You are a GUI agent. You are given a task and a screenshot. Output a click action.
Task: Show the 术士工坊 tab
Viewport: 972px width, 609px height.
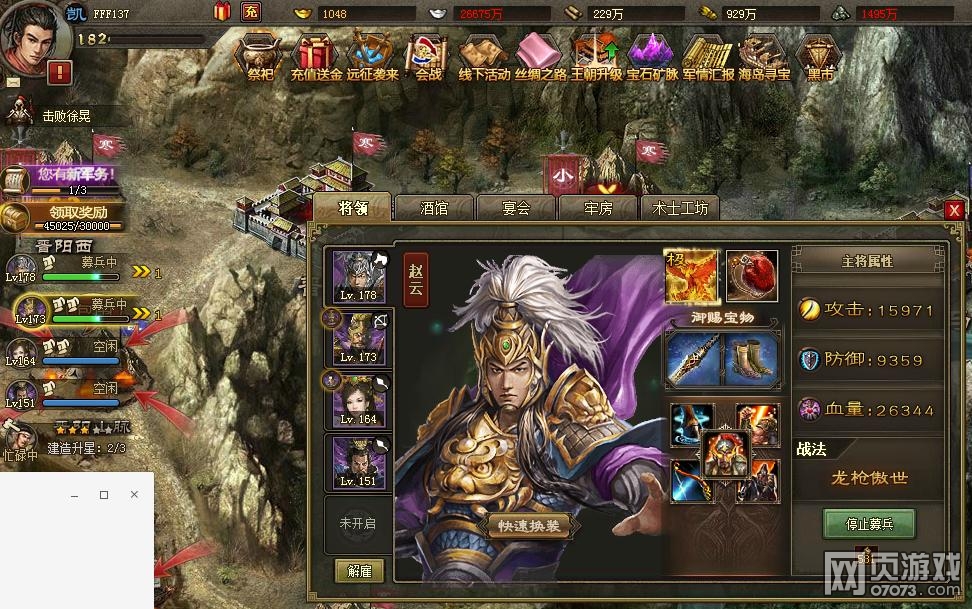680,208
